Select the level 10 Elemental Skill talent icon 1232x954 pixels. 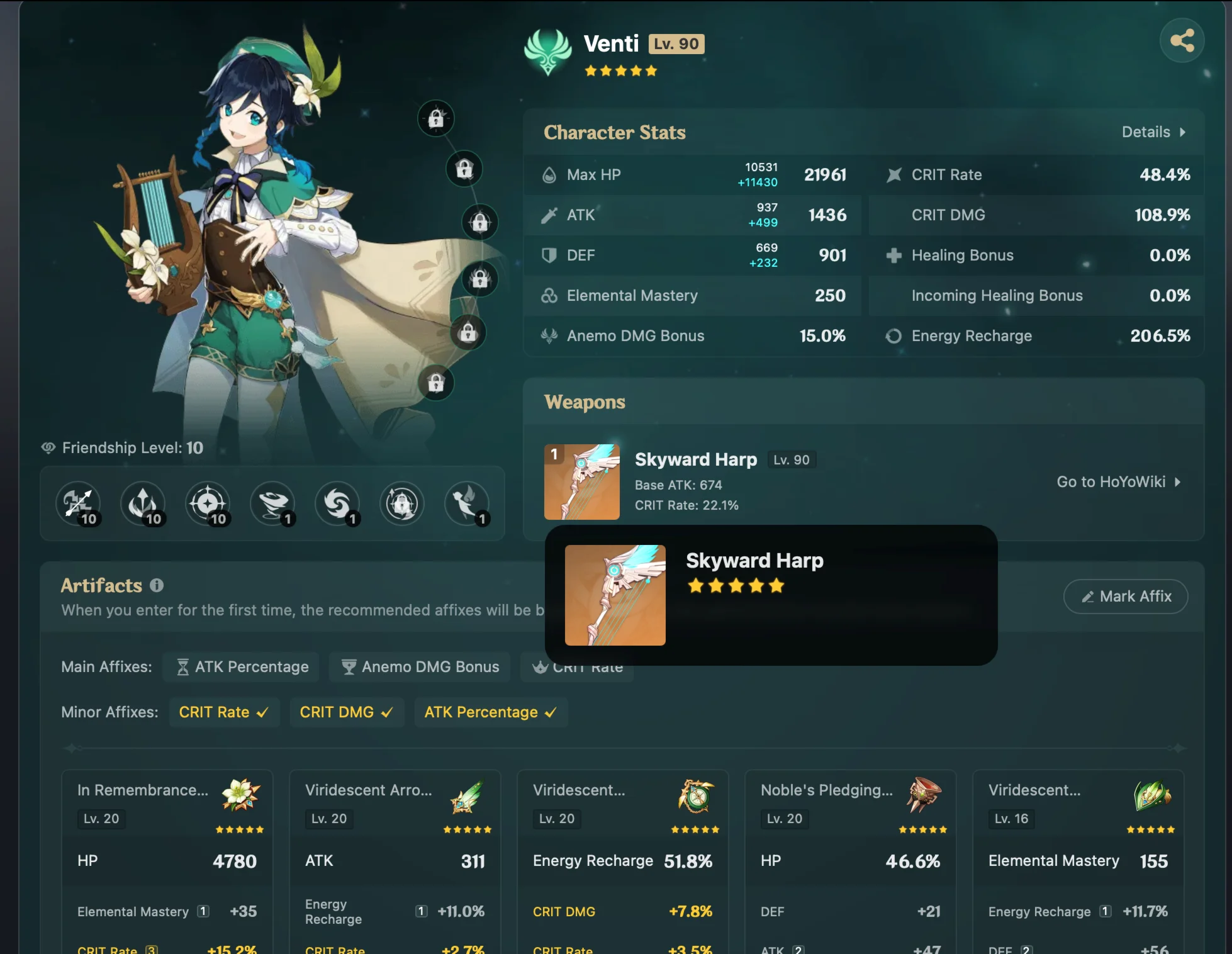click(143, 503)
